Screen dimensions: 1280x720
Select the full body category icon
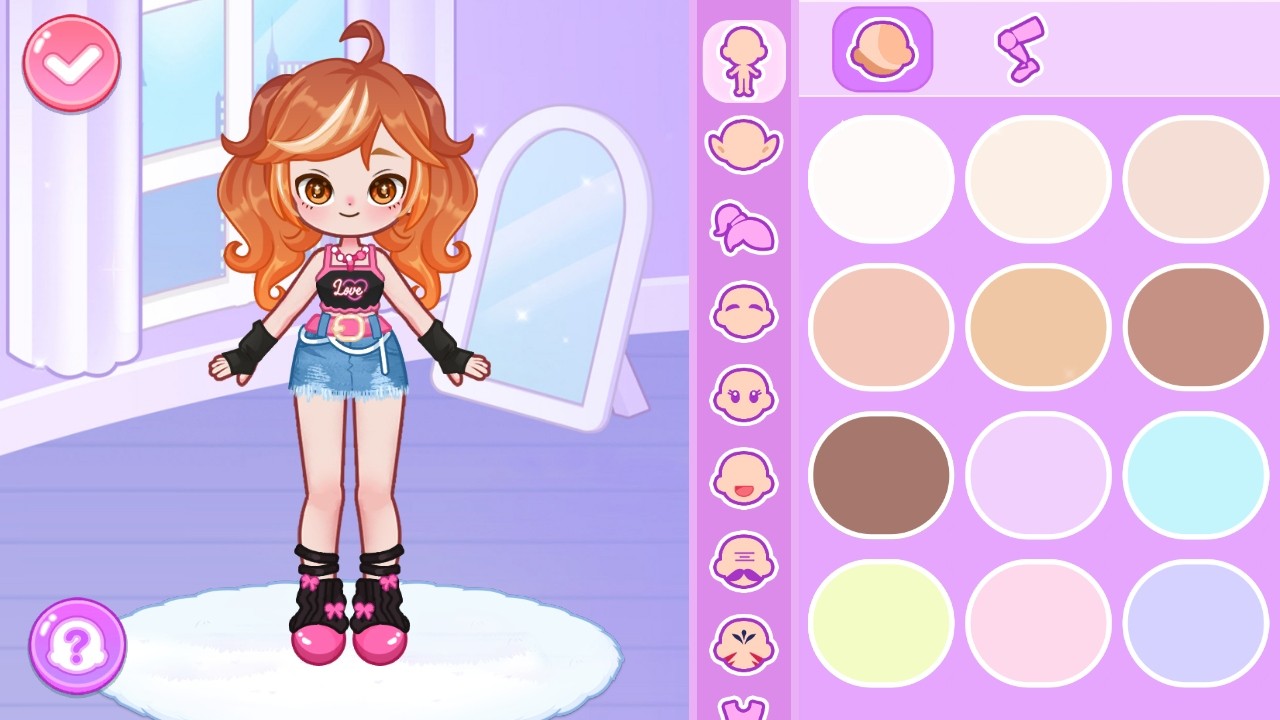(x=744, y=61)
